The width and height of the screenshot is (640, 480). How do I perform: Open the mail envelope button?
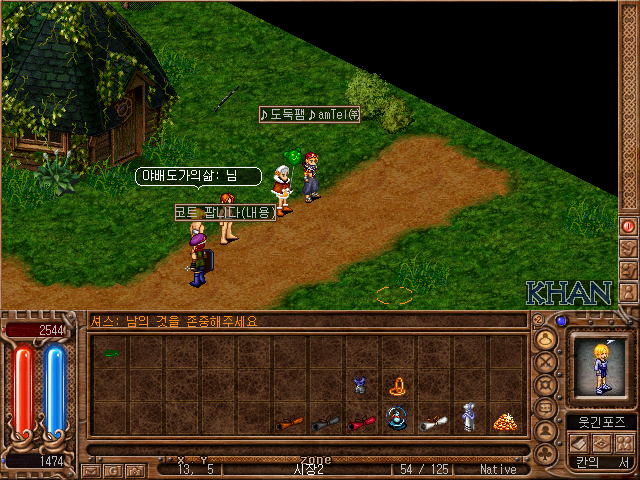91,469
